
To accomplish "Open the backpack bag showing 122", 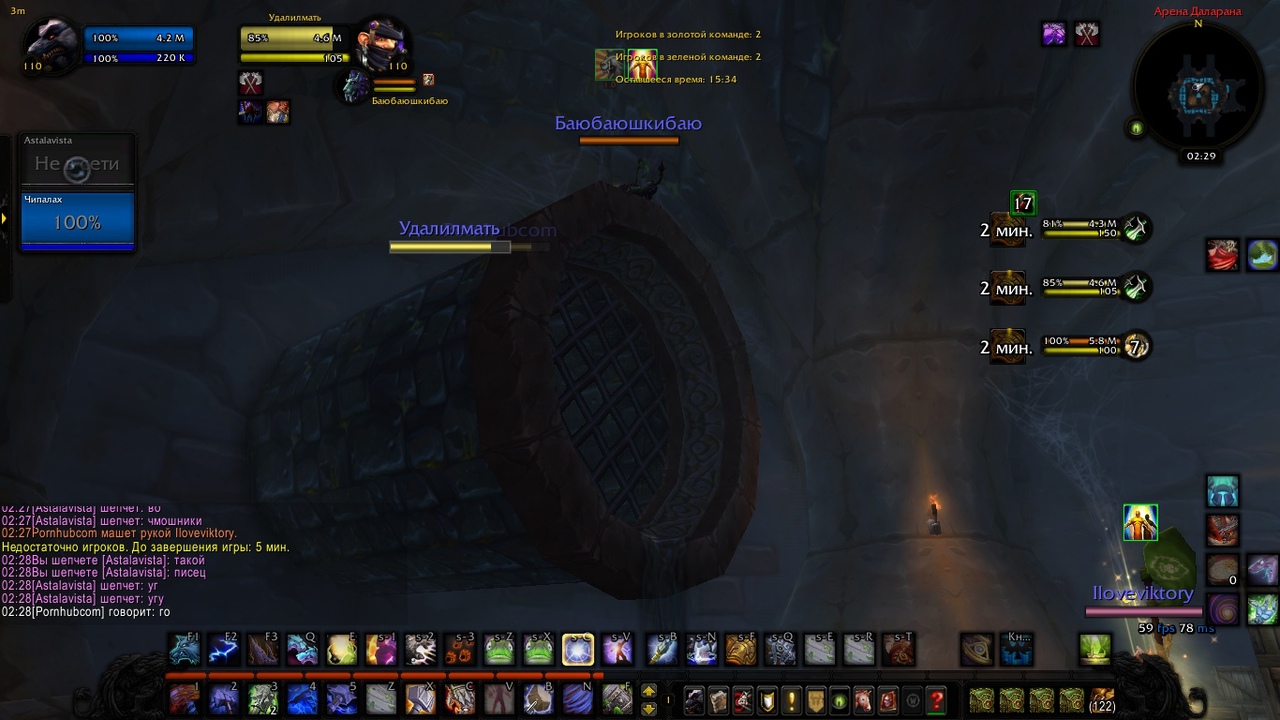I will click(x=1102, y=699).
